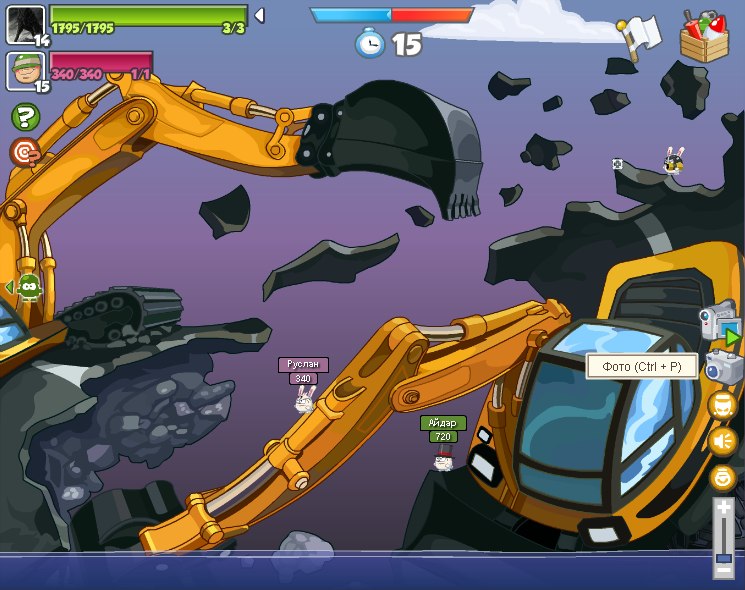
Task: Collapse the team panel with the white arrow
Action: [x=259, y=15]
